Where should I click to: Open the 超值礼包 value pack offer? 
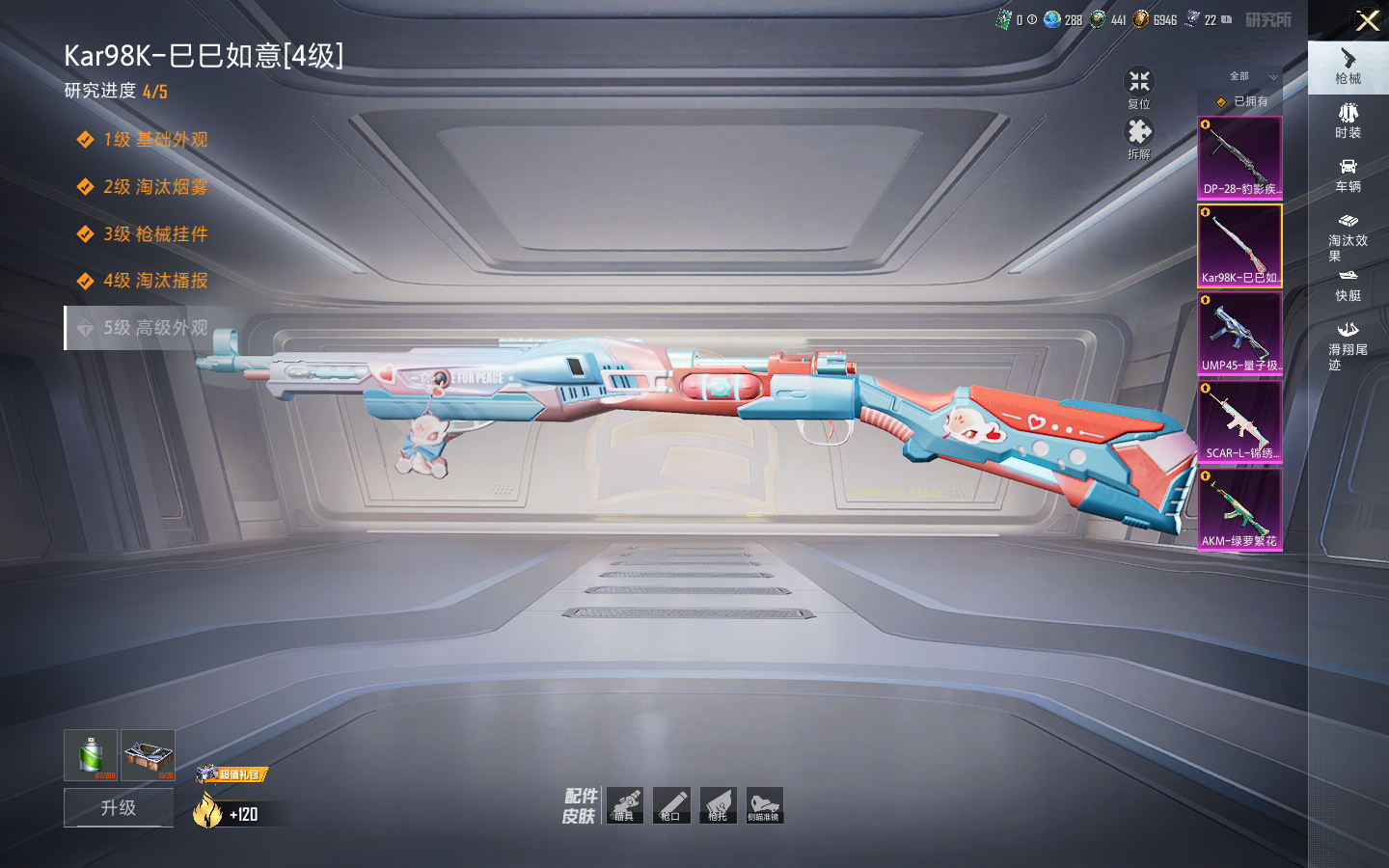[x=232, y=773]
